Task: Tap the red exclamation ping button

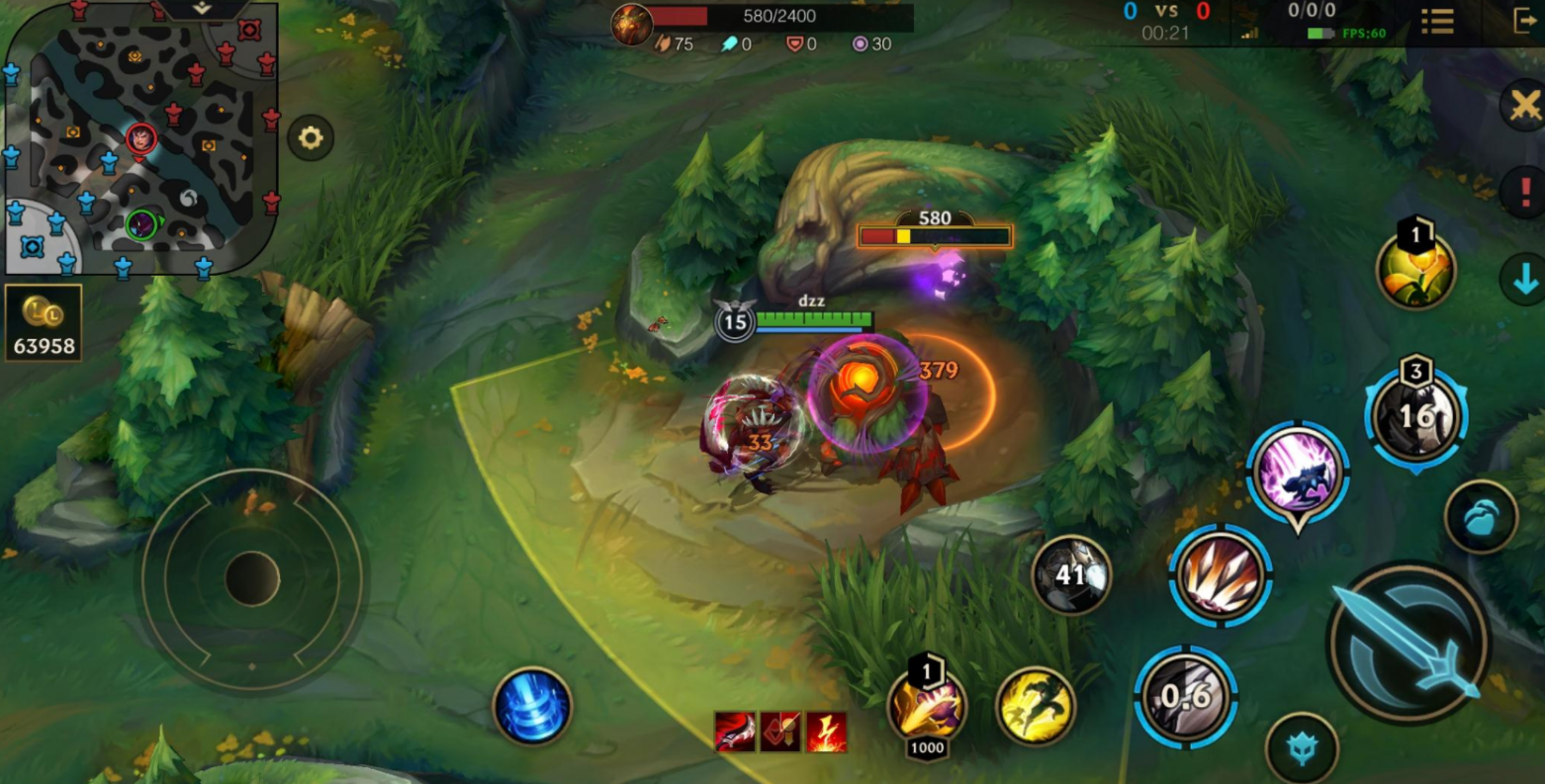Action: click(x=1524, y=189)
